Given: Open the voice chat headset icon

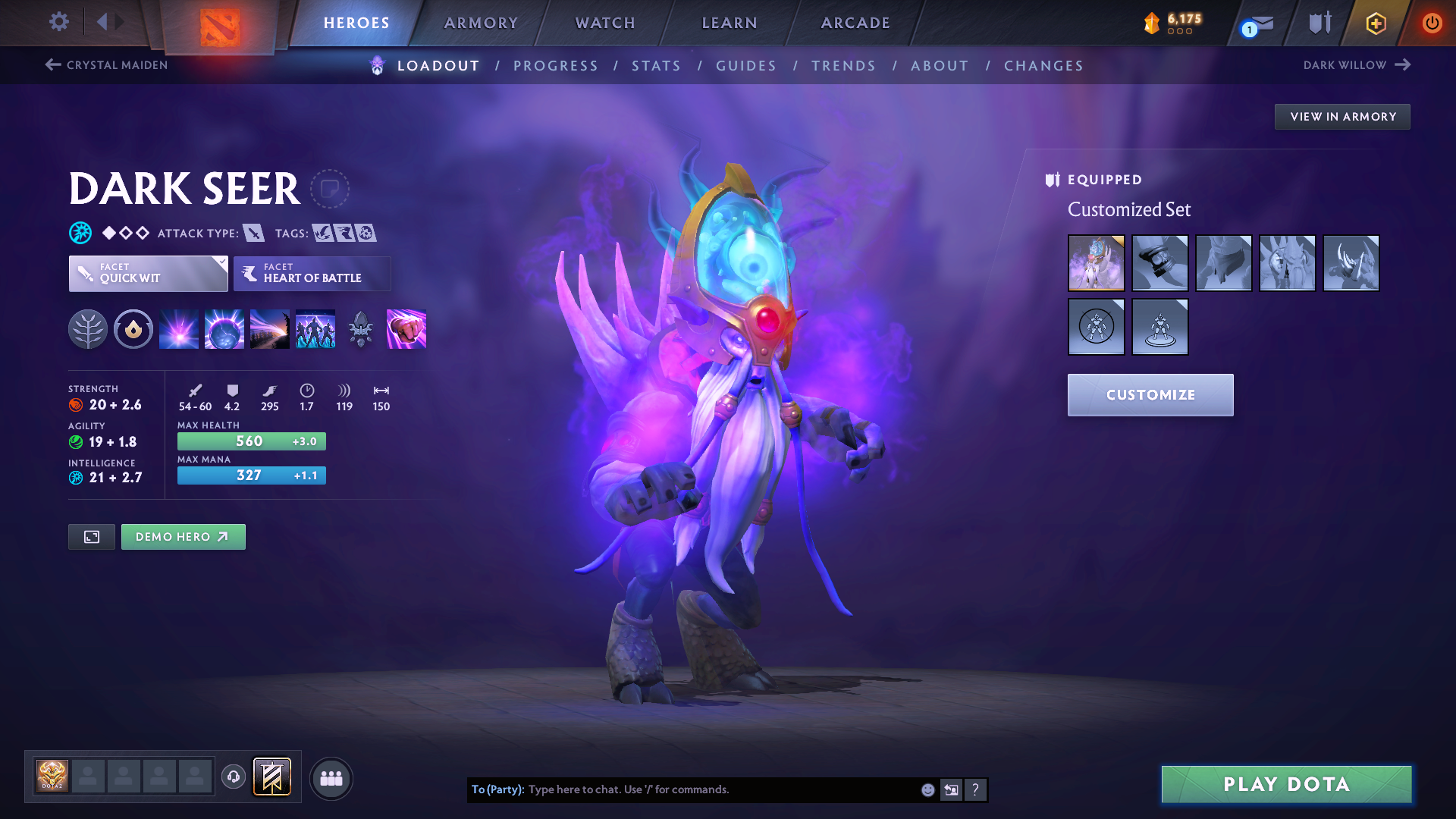Looking at the screenshot, I should 233,778.
